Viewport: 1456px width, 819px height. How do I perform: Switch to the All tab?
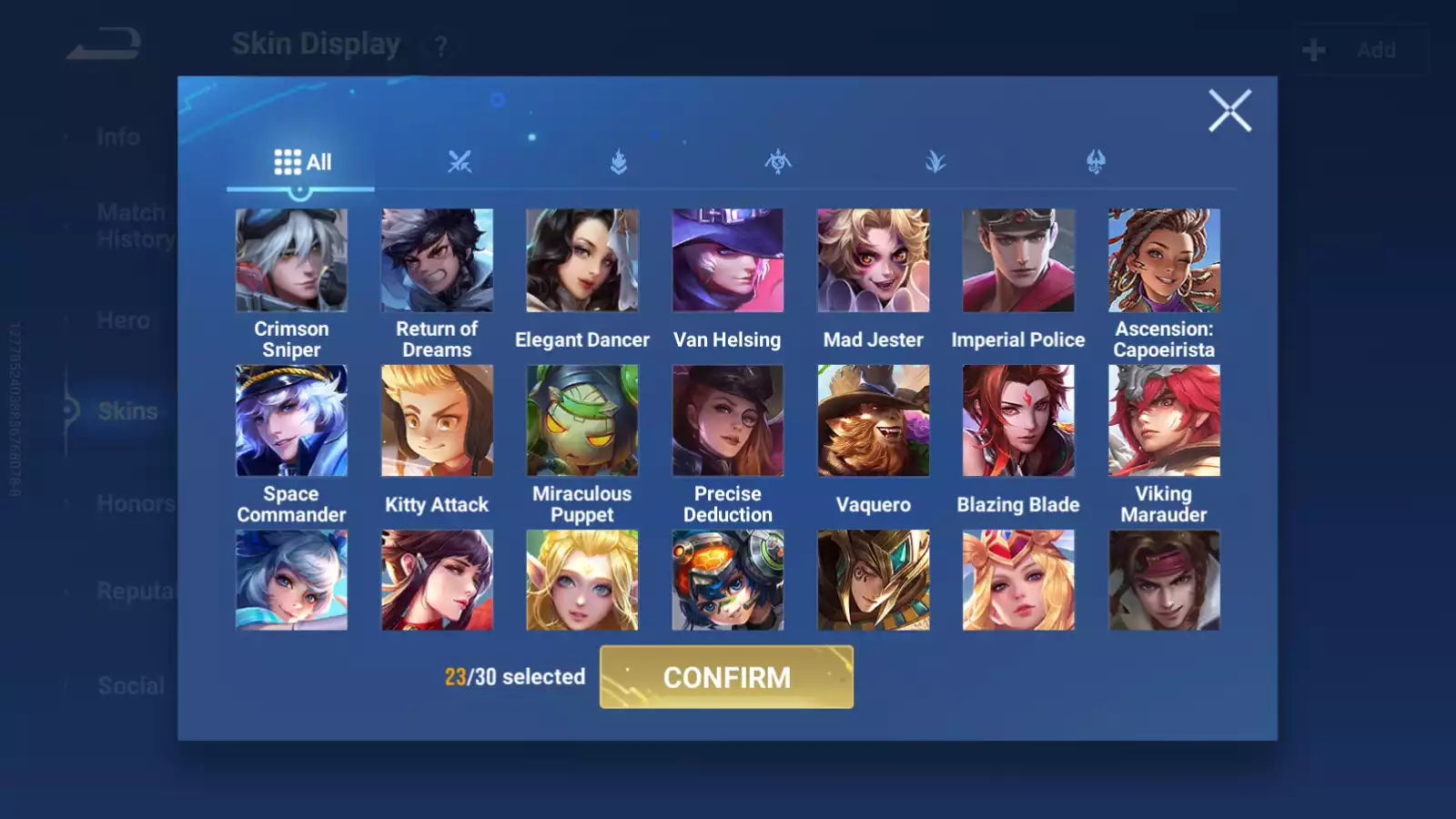[x=302, y=161]
